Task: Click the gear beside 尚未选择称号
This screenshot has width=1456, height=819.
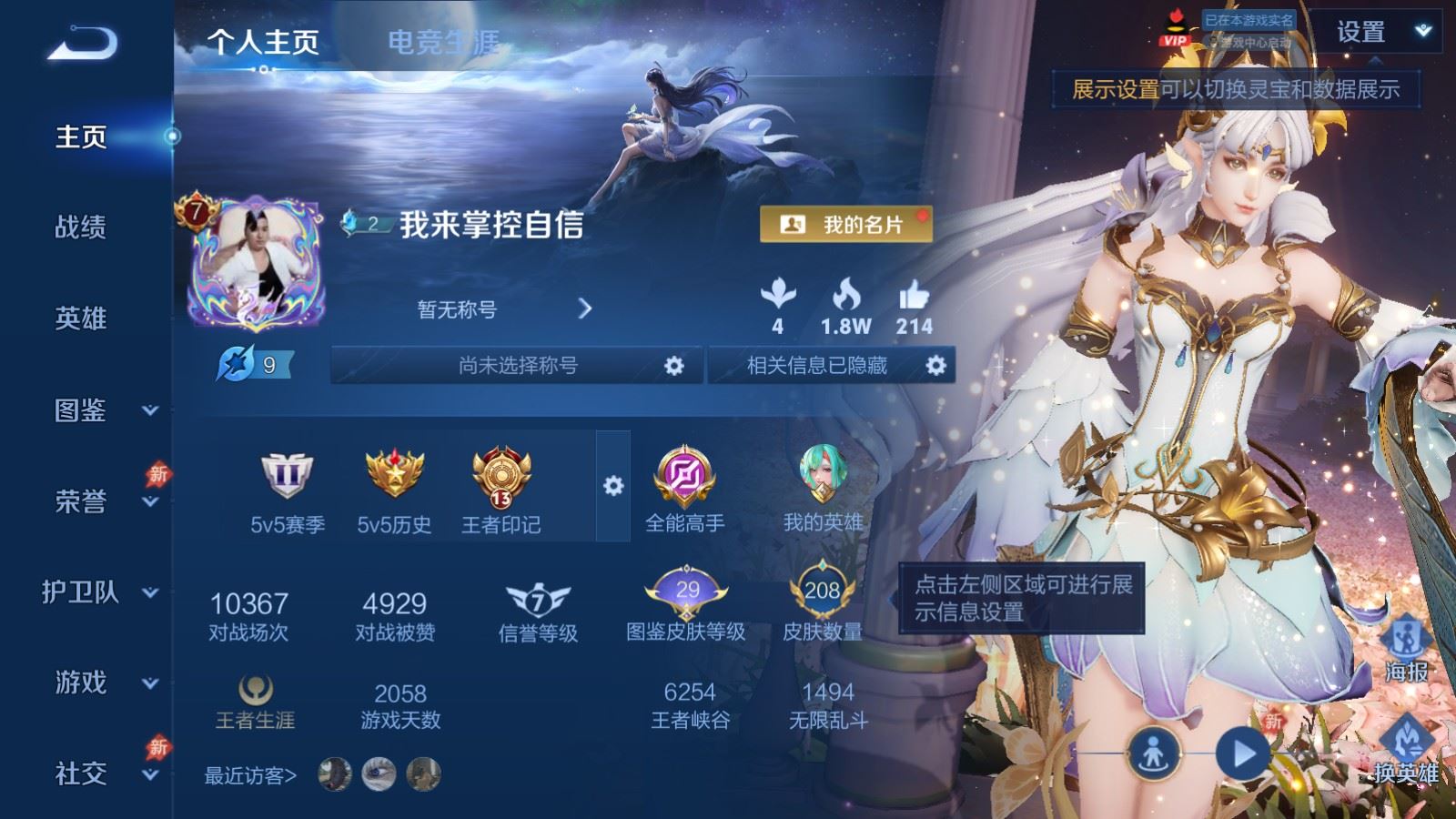Action: 673,365
